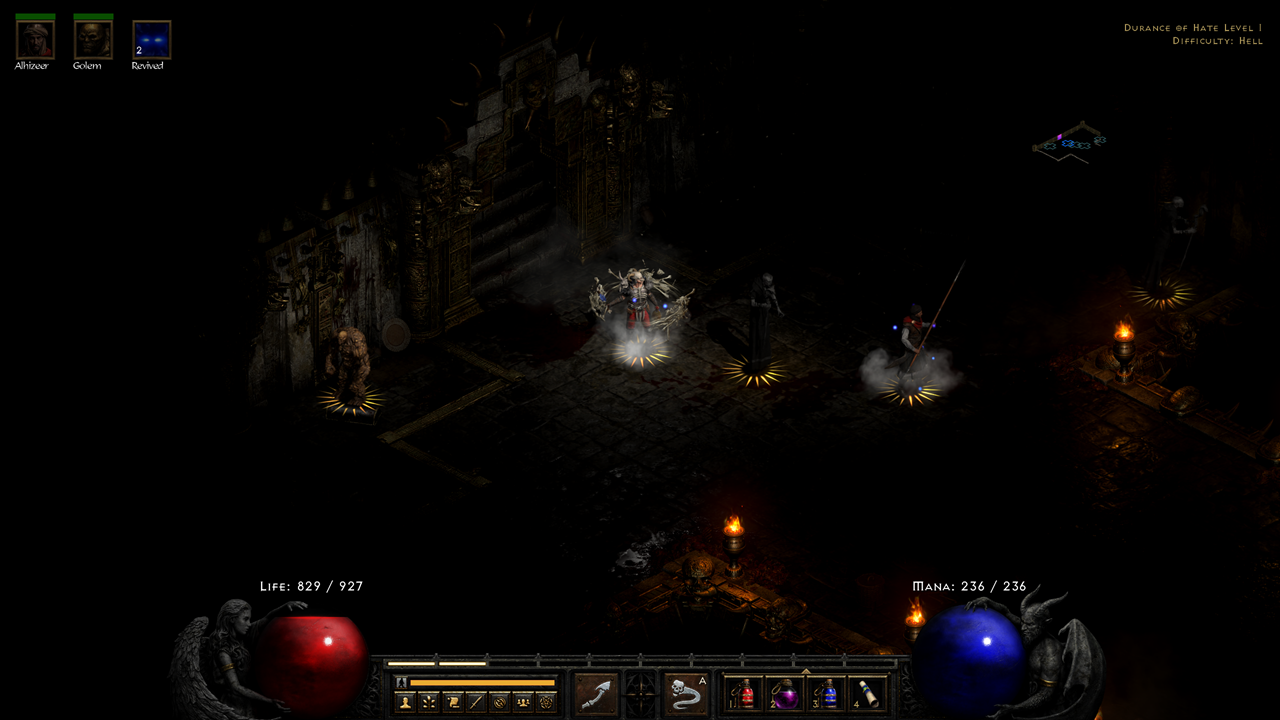
Task: Open the Quest Log icon
Action: pos(453,700)
